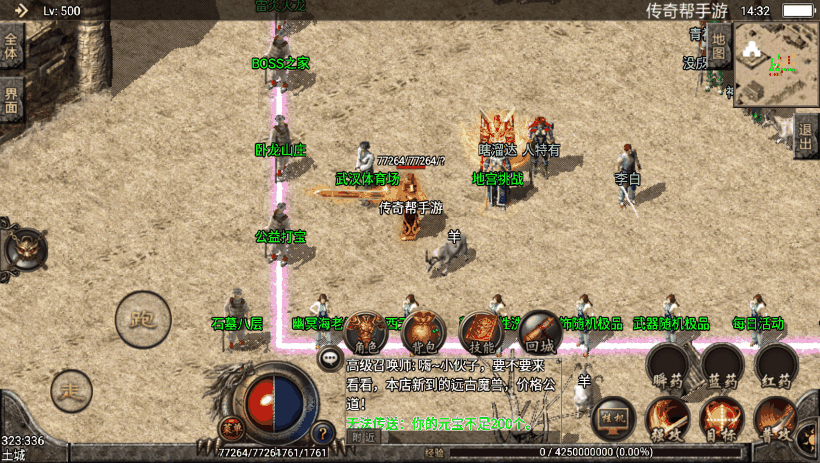Use the 瞬药 instant potion slot
Image resolution: width=820 pixels, height=463 pixels.
tap(667, 365)
